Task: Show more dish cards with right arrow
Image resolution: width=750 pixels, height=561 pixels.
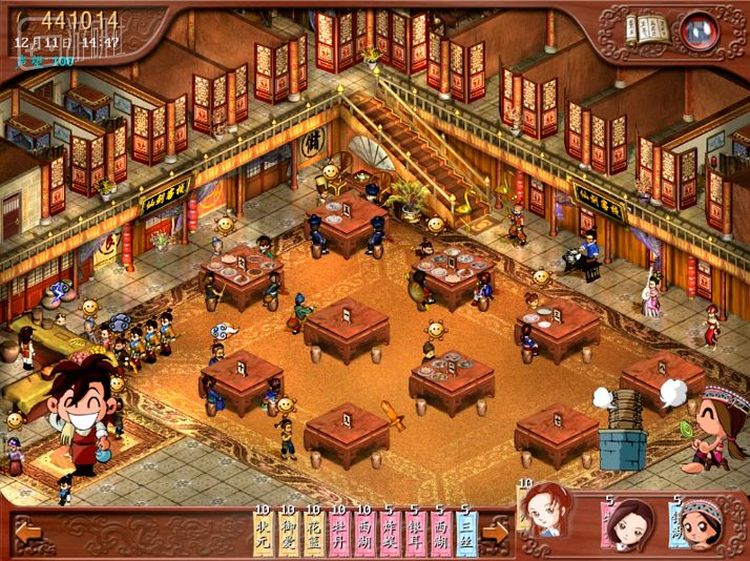Action: 494,531
